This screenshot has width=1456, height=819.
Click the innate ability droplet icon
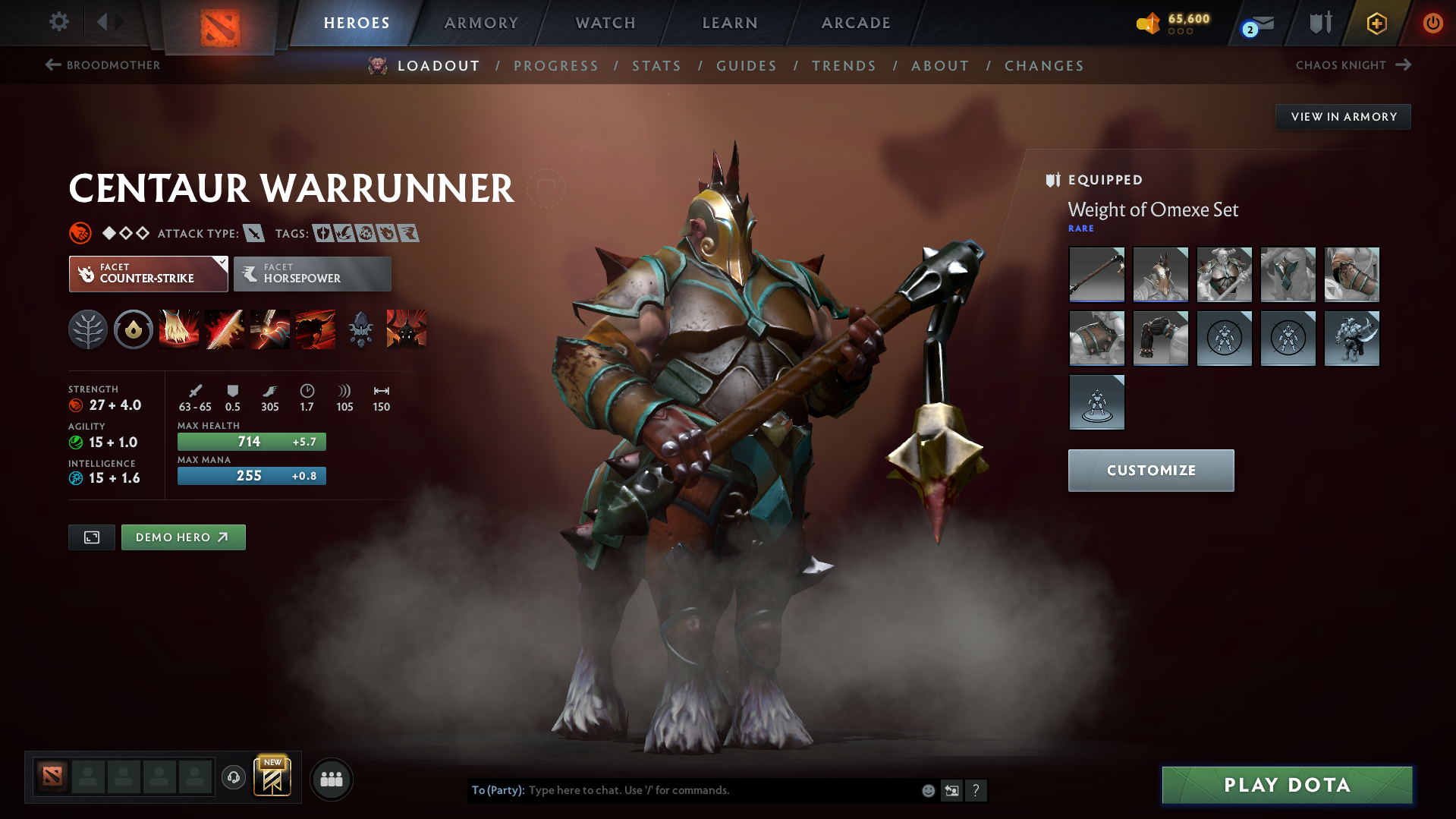pos(134,329)
